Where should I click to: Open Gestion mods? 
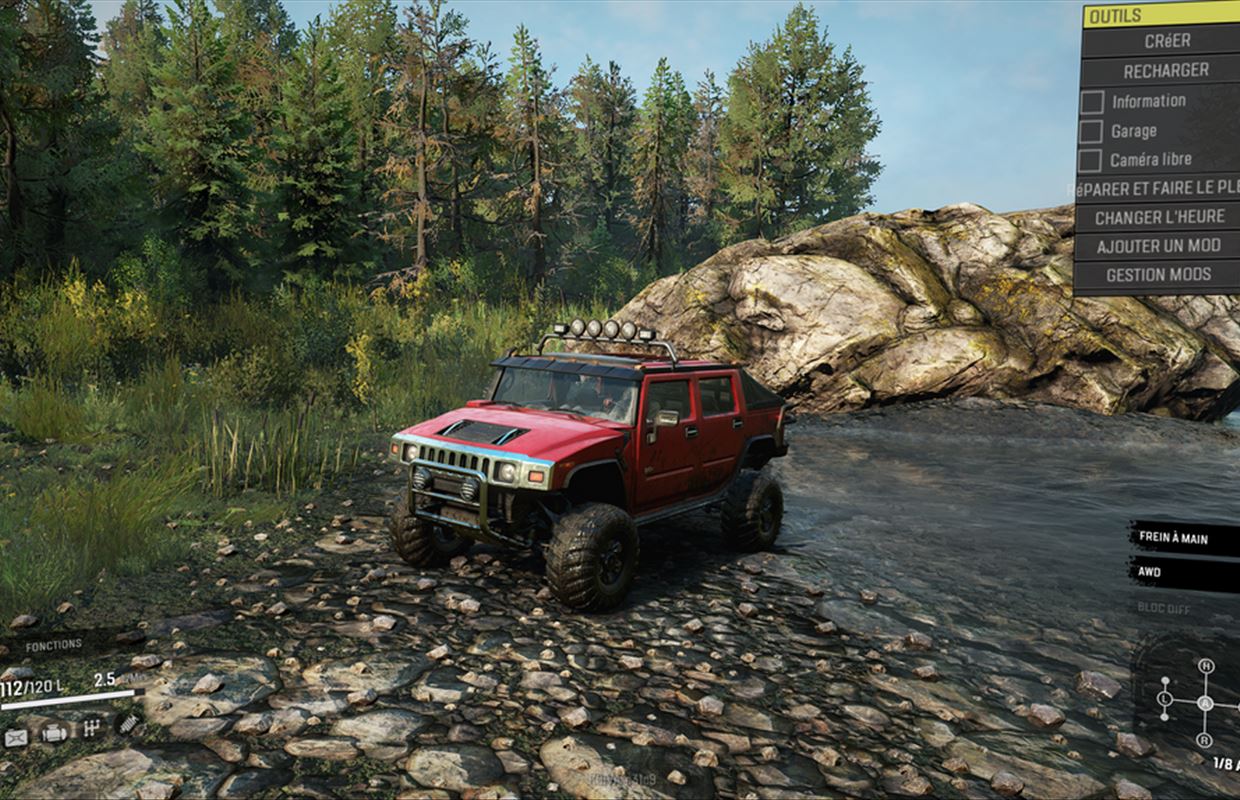pyautogui.click(x=1158, y=274)
